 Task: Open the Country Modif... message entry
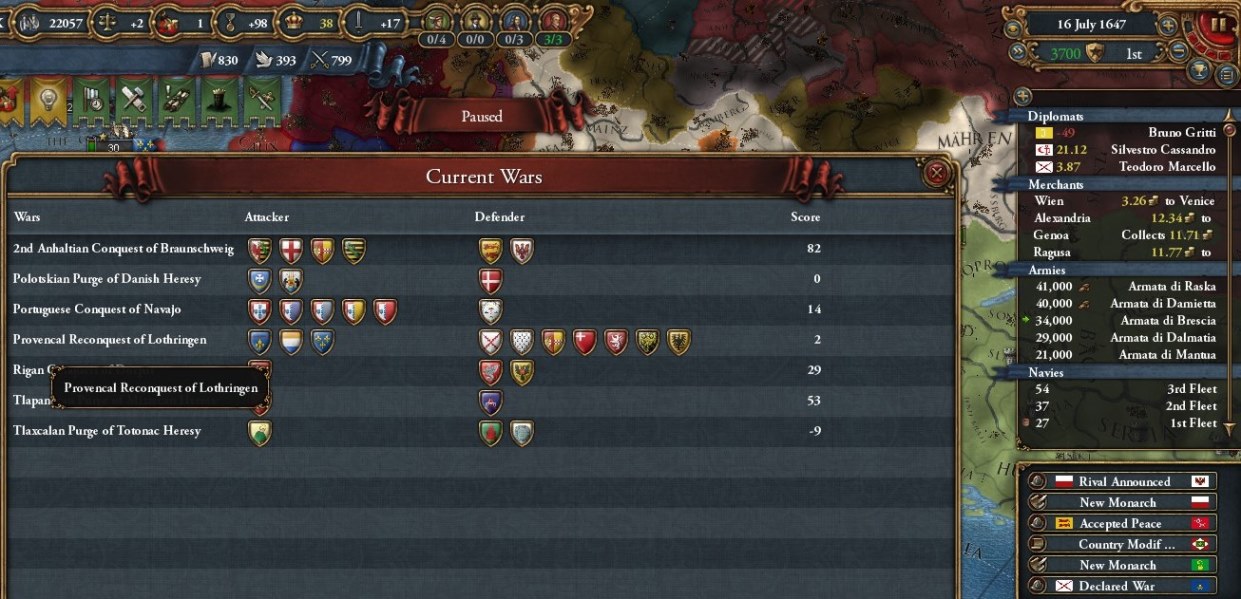tap(1124, 545)
